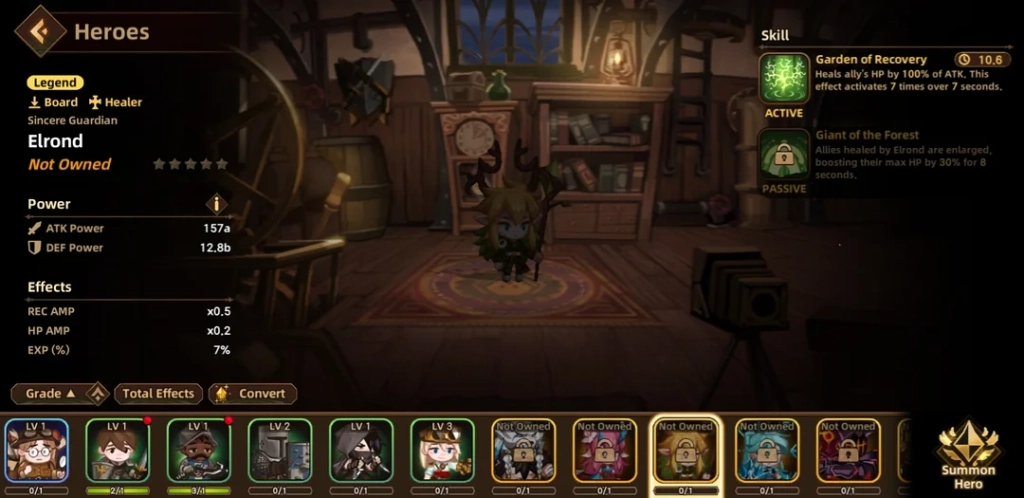Image resolution: width=1024 pixels, height=498 pixels.
Task: Select the brown-haired LV 1 swordsman portrait
Action: pyautogui.click(x=118, y=450)
